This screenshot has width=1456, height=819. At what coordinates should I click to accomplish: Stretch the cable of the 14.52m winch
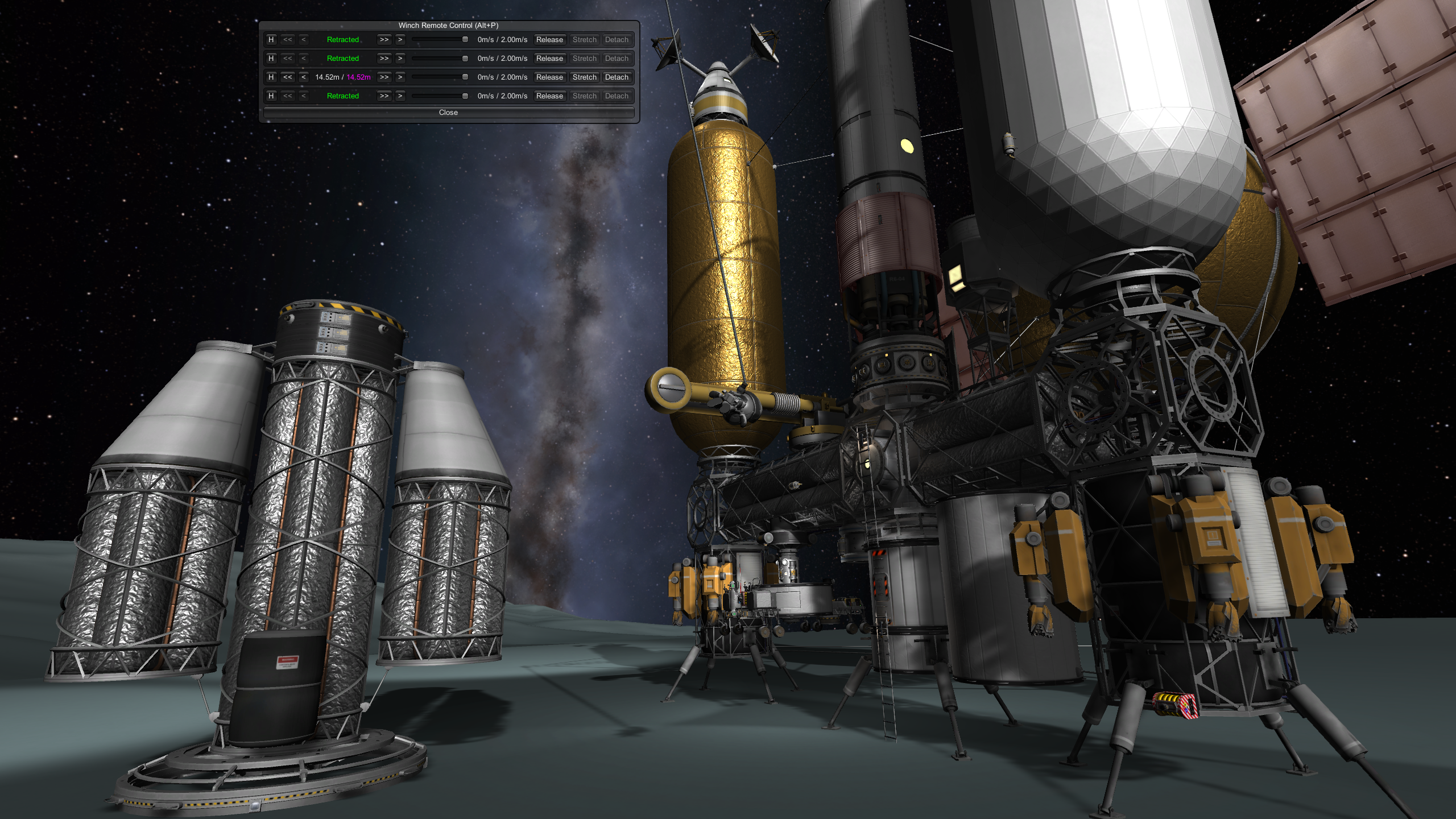pos(584,77)
